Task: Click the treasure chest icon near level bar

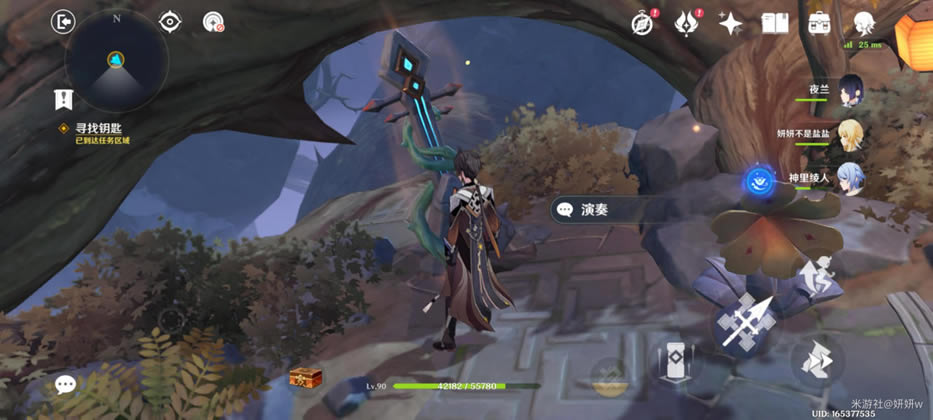Action: point(305,379)
